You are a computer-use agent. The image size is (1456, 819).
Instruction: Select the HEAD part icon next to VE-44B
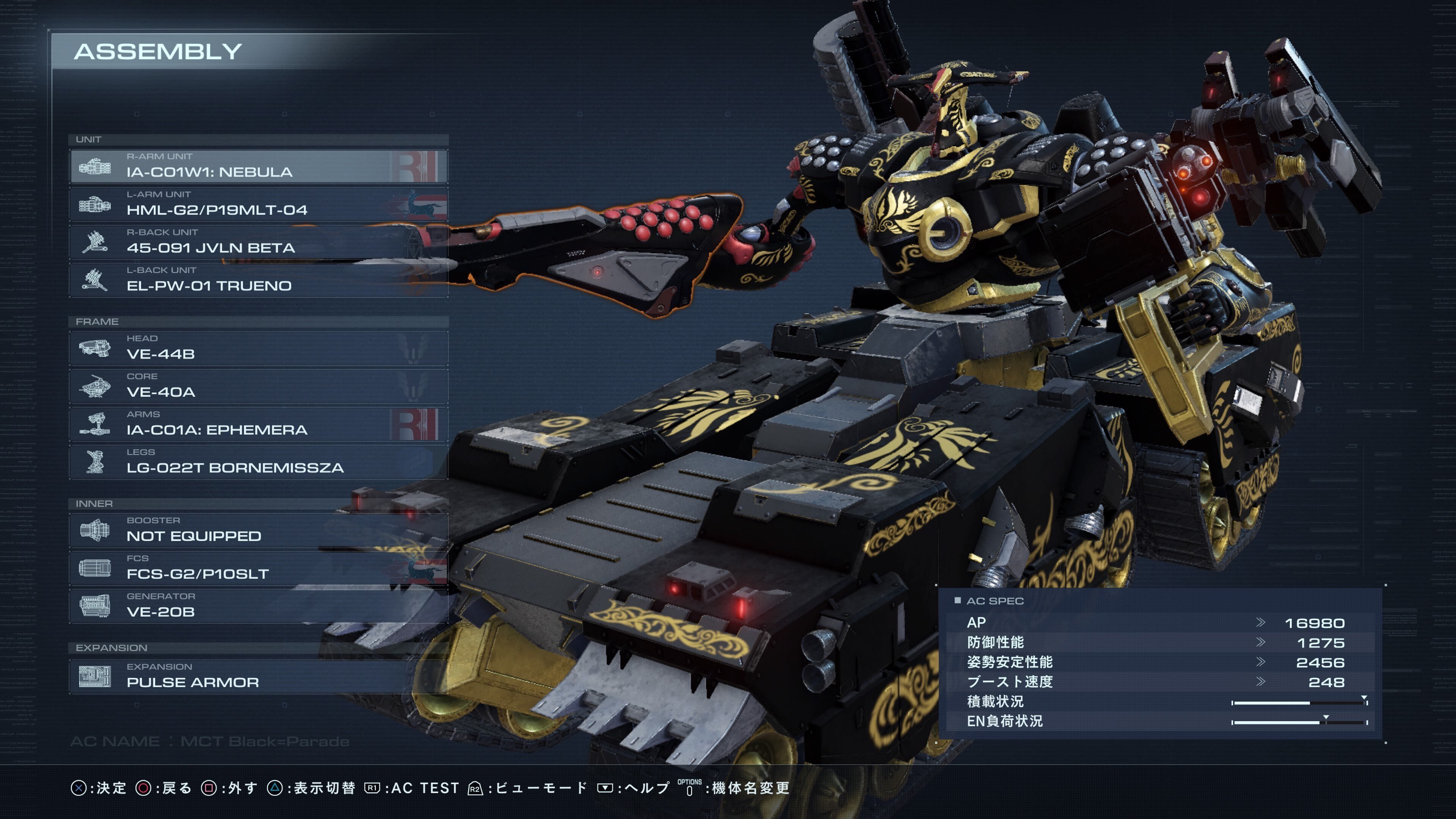pyautogui.click(x=95, y=349)
